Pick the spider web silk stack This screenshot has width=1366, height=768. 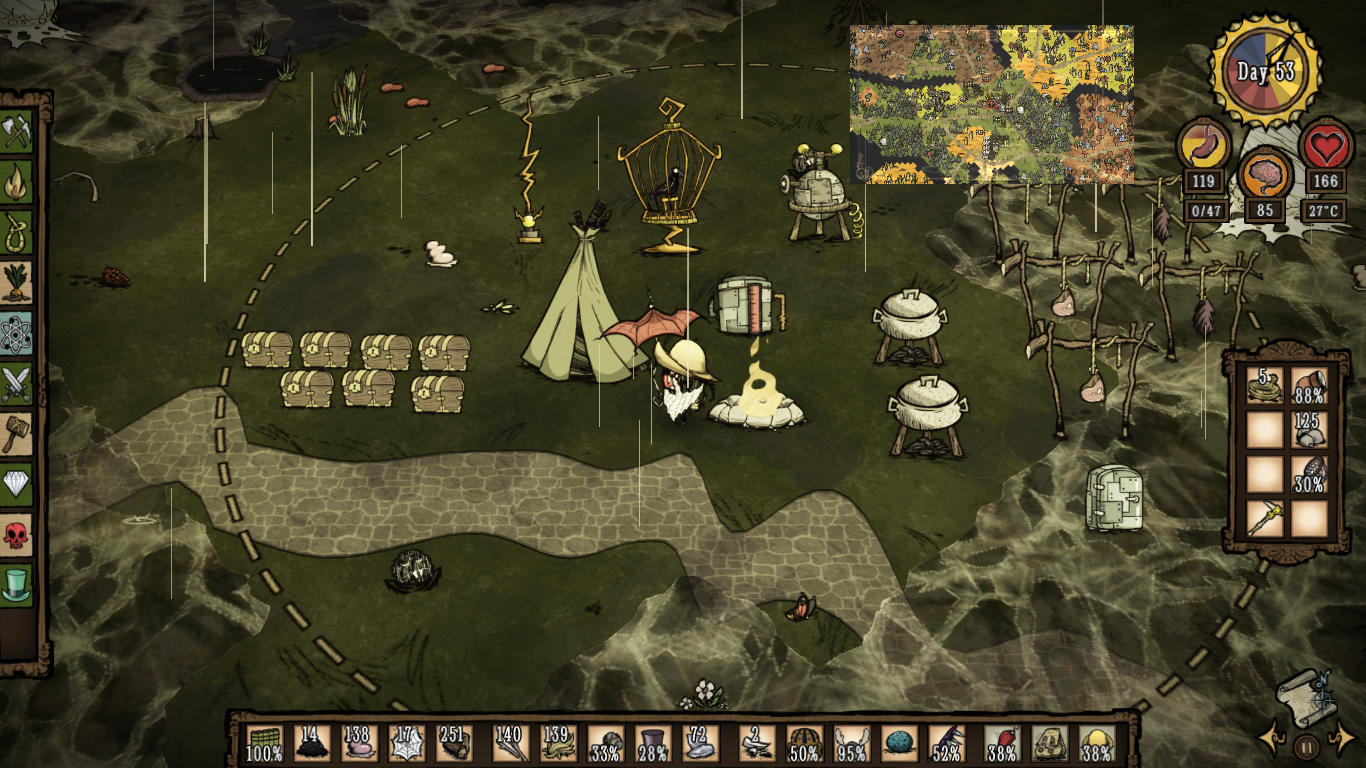click(x=408, y=744)
